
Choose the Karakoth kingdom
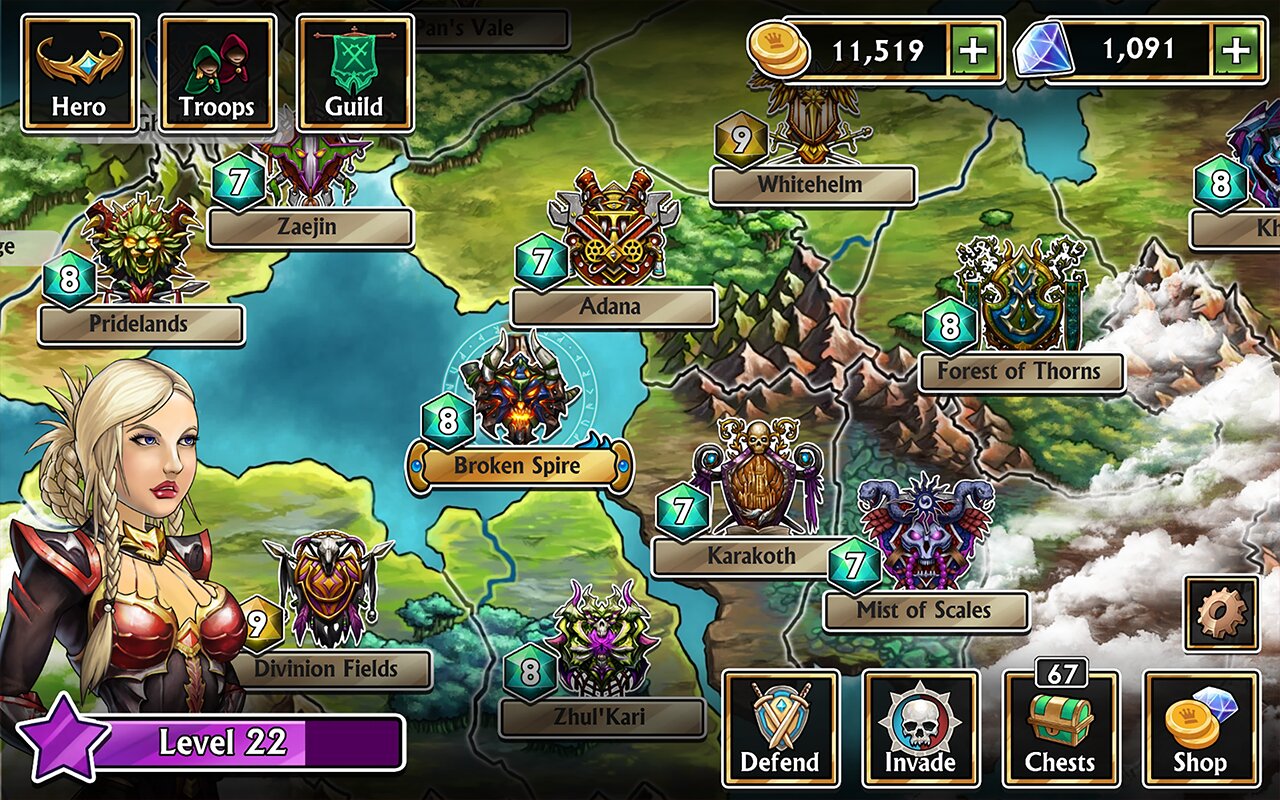pos(751,555)
